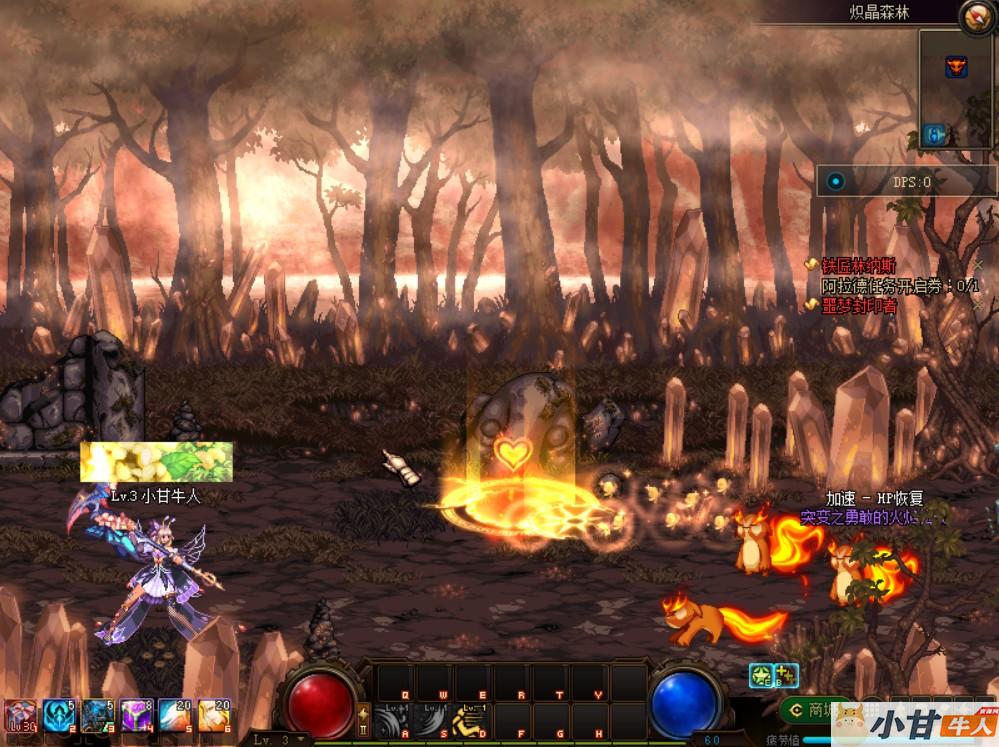Select the 亚梦封印者 quest tracker entry

pos(858,306)
